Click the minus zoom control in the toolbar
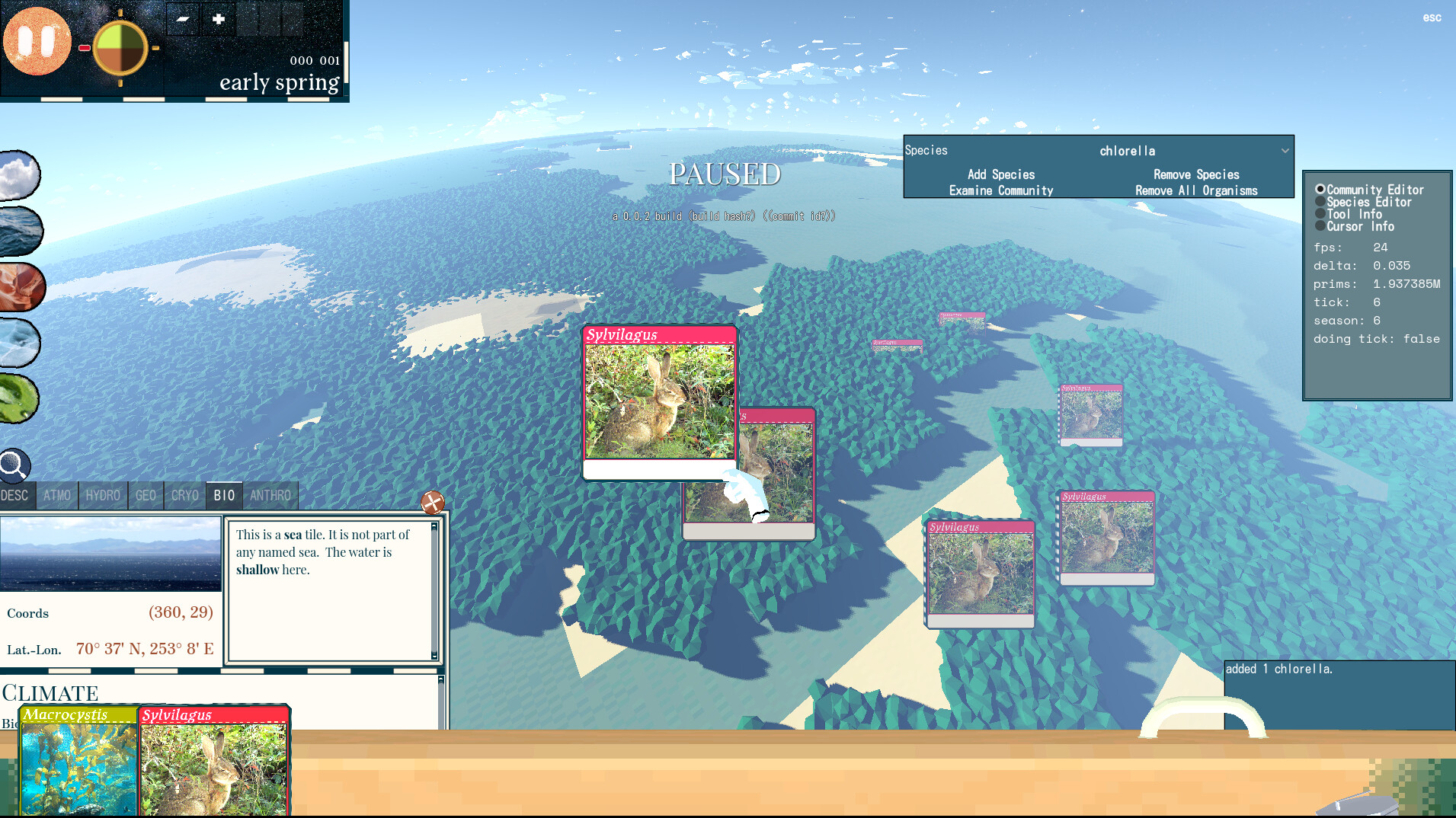Viewport: 1456px width, 818px height. [x=181, y=19]
